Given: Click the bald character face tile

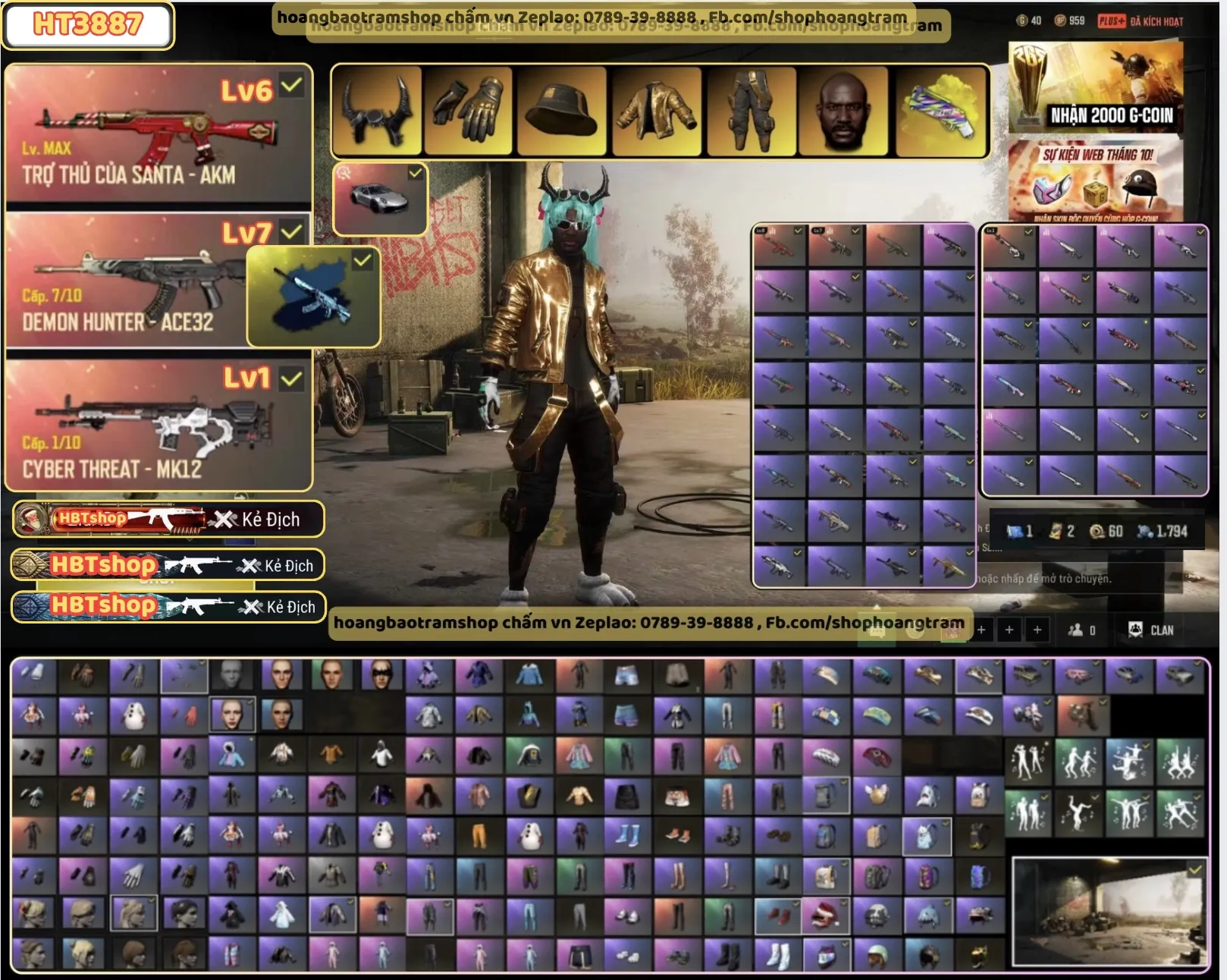Looking at the screenshot, I should coord(843,112).
